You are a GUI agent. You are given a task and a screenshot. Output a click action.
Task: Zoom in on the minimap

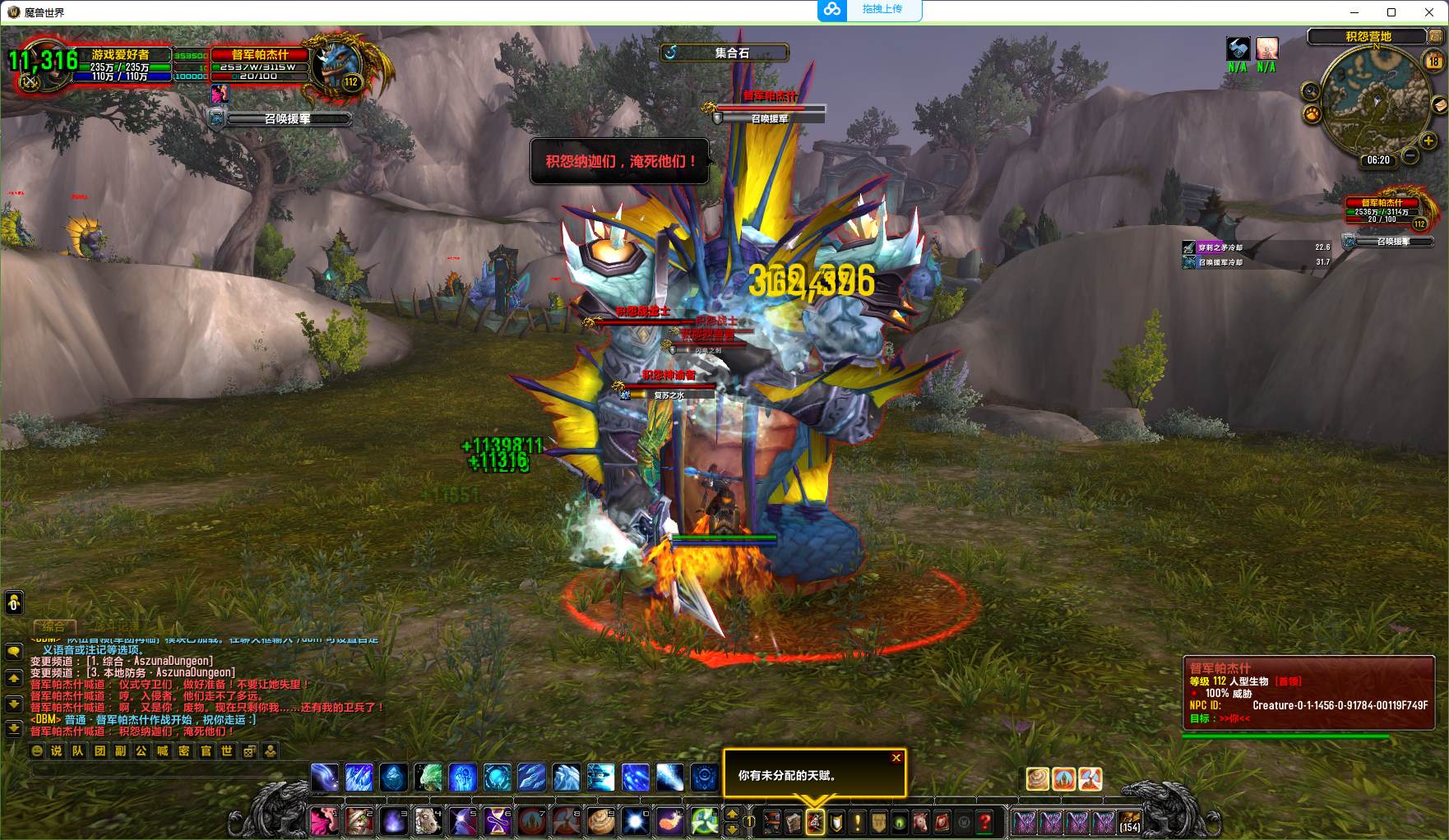(x=1428, y=141)
